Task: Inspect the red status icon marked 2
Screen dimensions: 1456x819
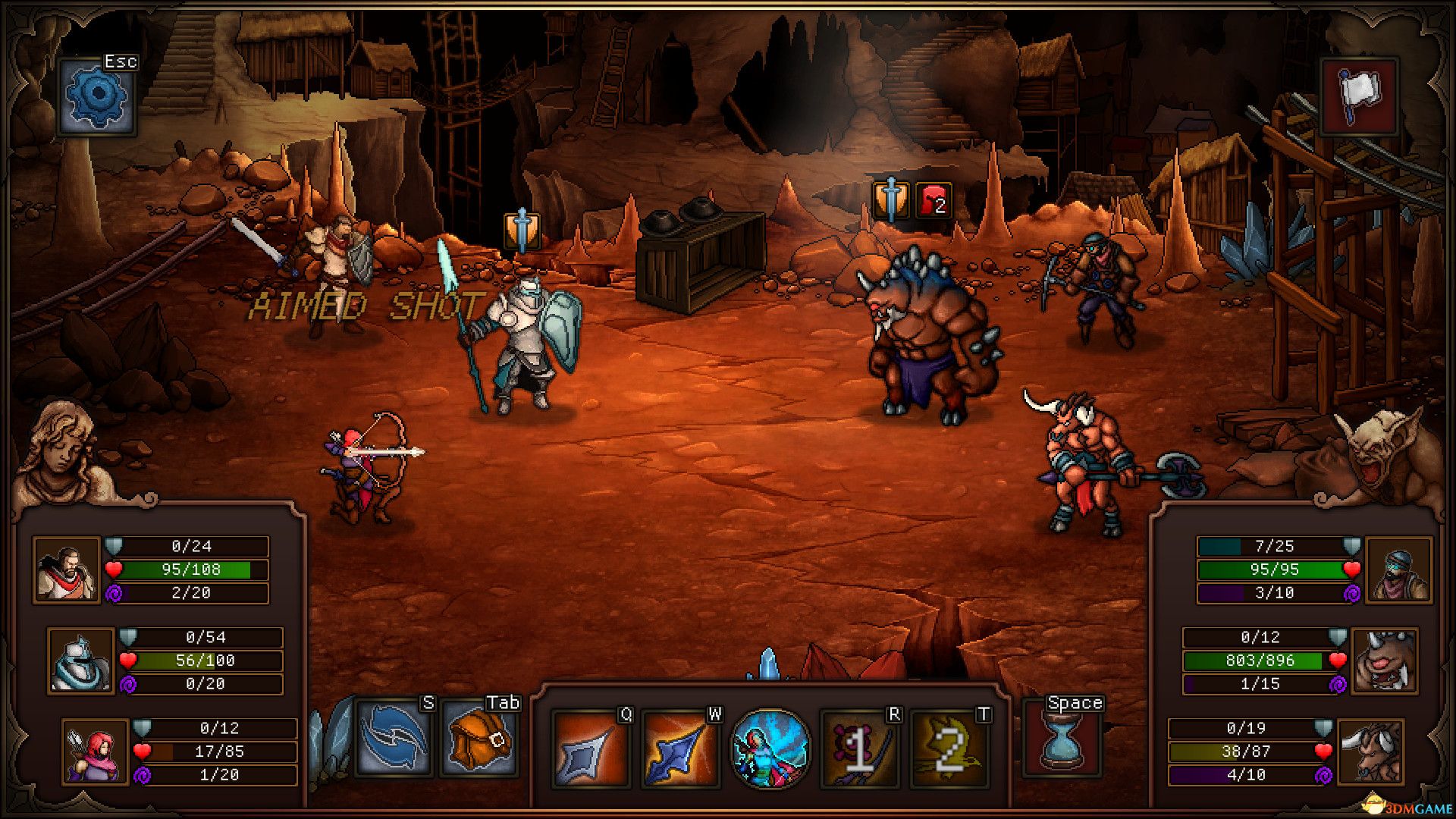Action: click(x=934, y=201)
